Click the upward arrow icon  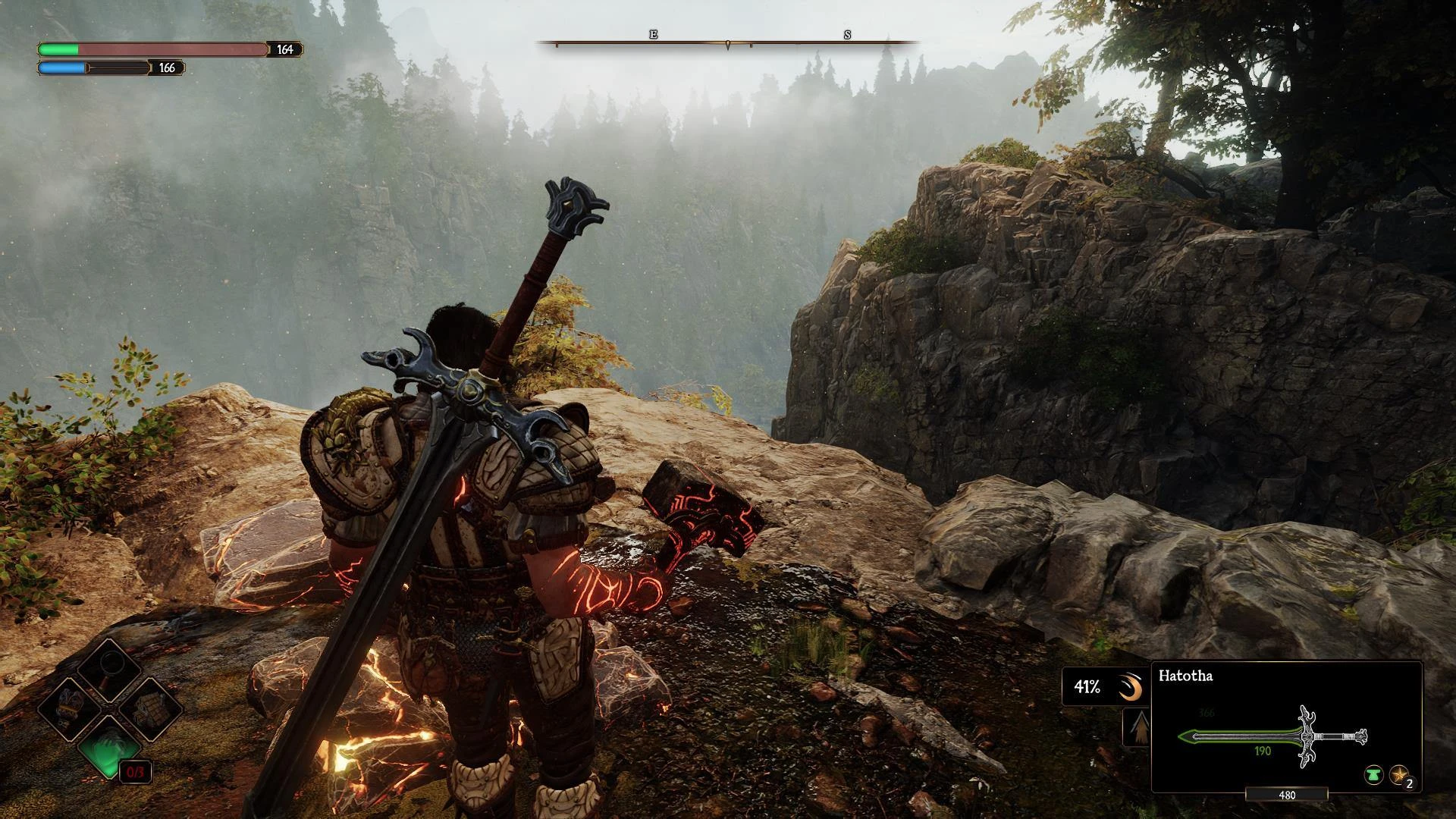point(1137,727)
